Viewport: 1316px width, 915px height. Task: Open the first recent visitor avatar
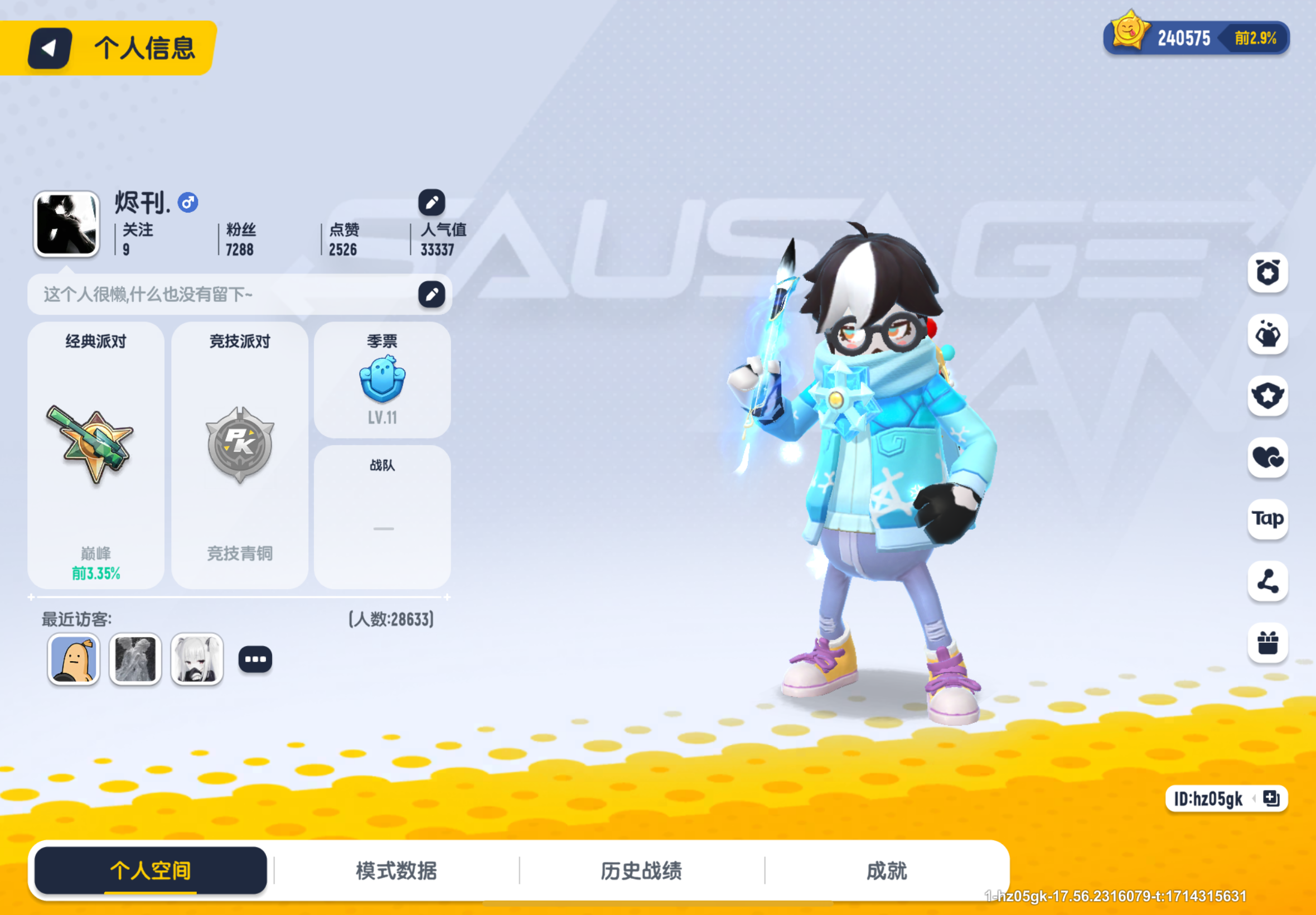pos(74,658)
